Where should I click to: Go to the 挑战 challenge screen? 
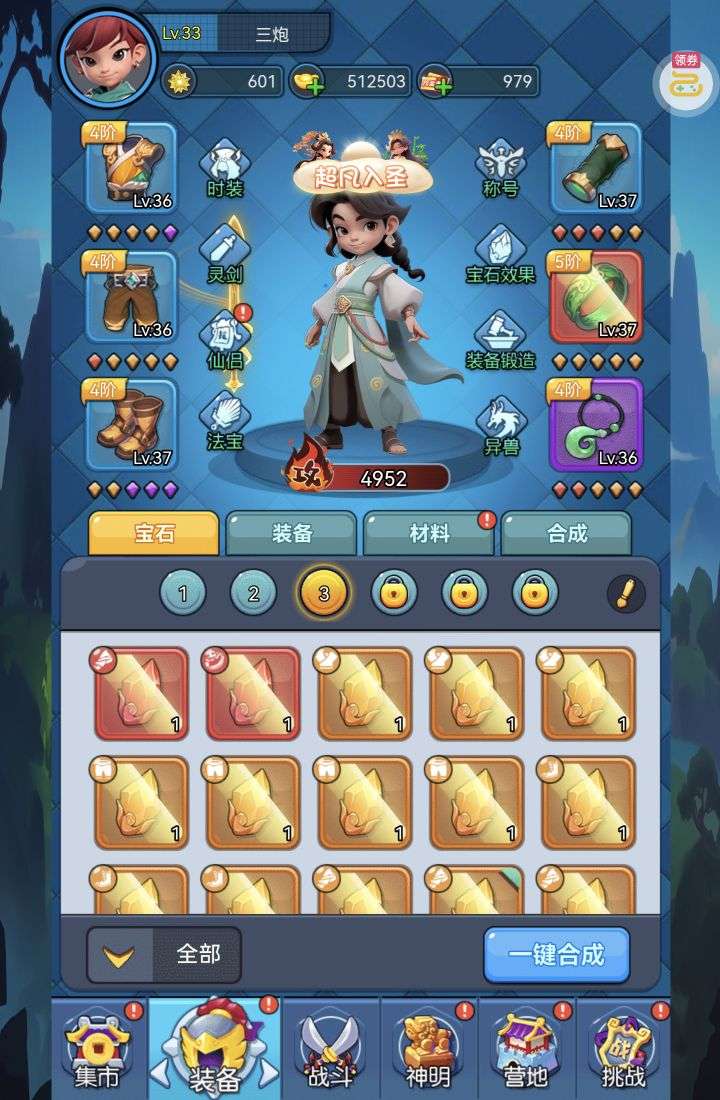click(621, 1048)
